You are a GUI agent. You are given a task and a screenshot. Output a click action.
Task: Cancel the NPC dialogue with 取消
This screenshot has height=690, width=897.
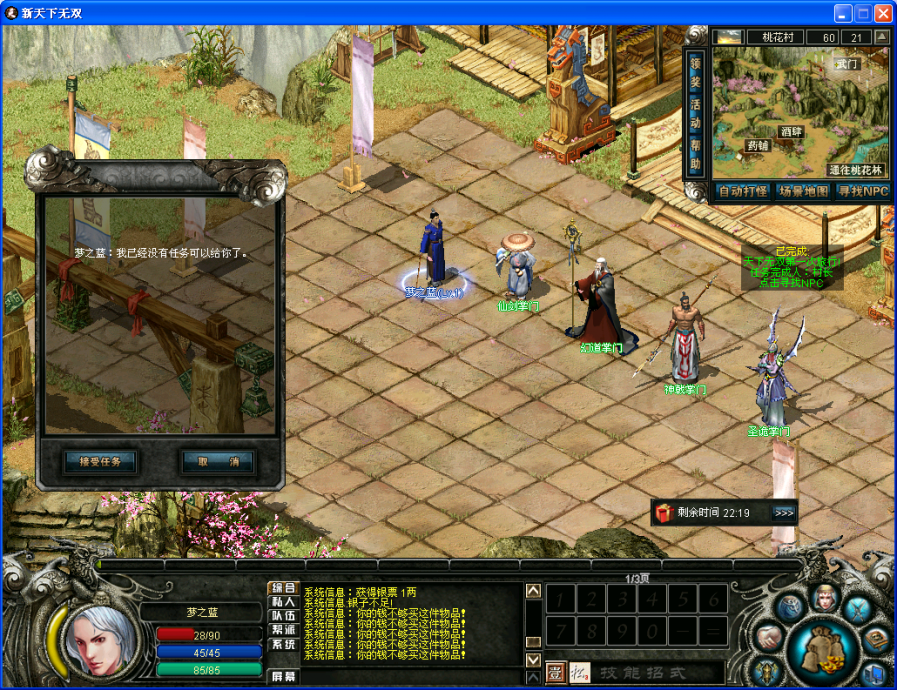pyautogui.click(x=218, y=462)
